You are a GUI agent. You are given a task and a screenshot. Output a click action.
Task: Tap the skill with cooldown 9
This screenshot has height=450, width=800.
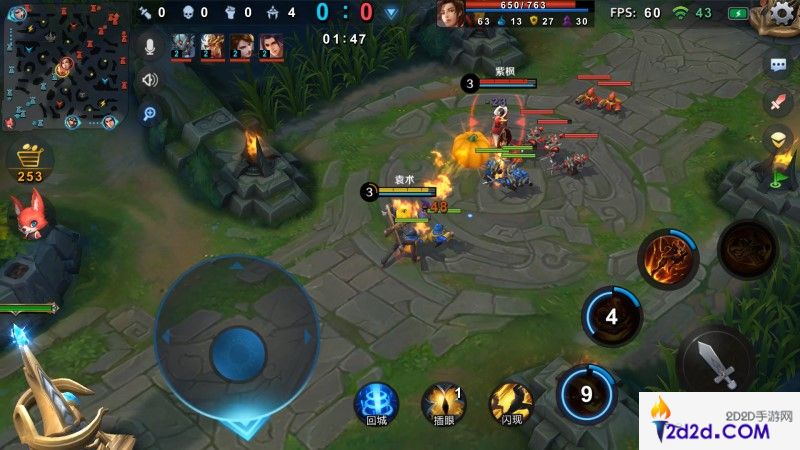[x=586, y=392]
